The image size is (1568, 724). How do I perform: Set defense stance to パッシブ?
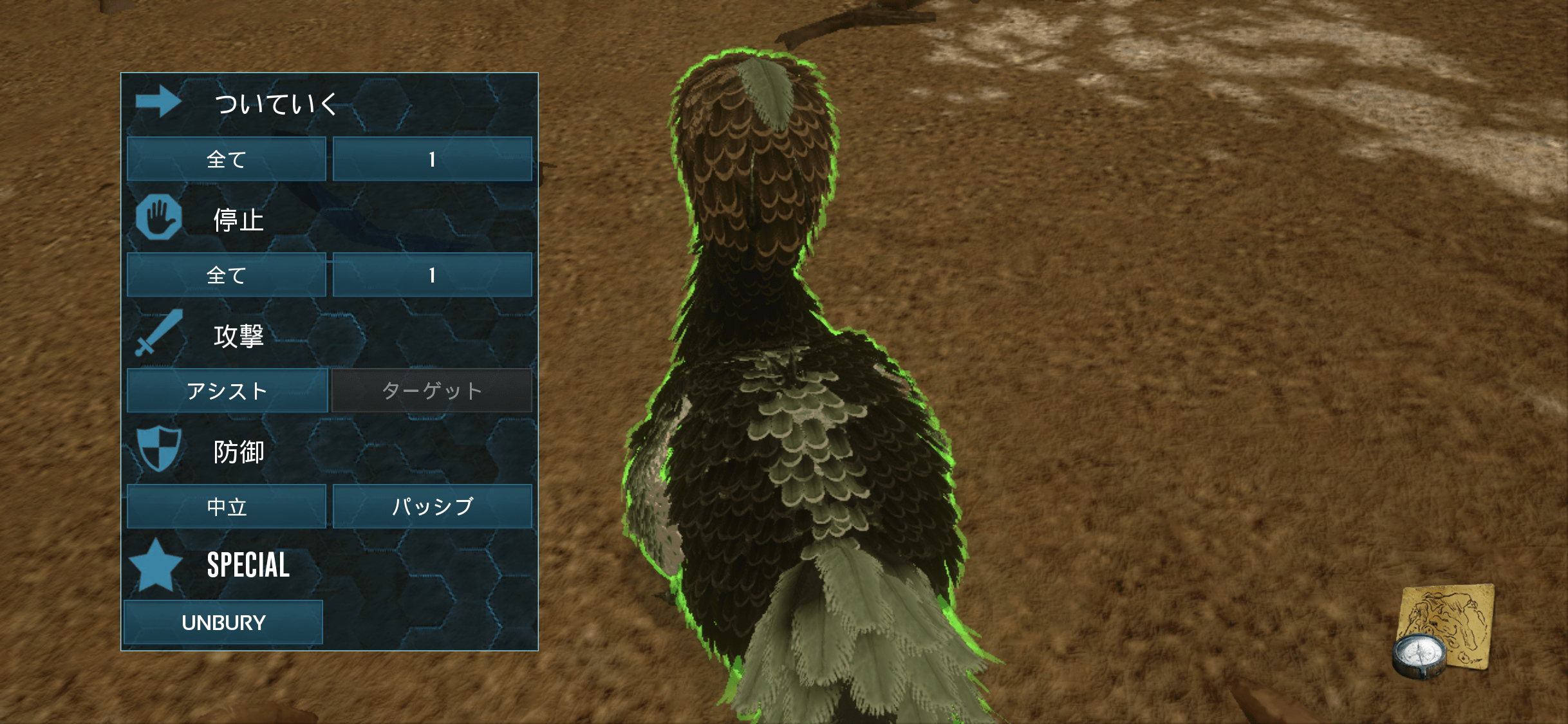pyautogui.click(x=432, y=506)
